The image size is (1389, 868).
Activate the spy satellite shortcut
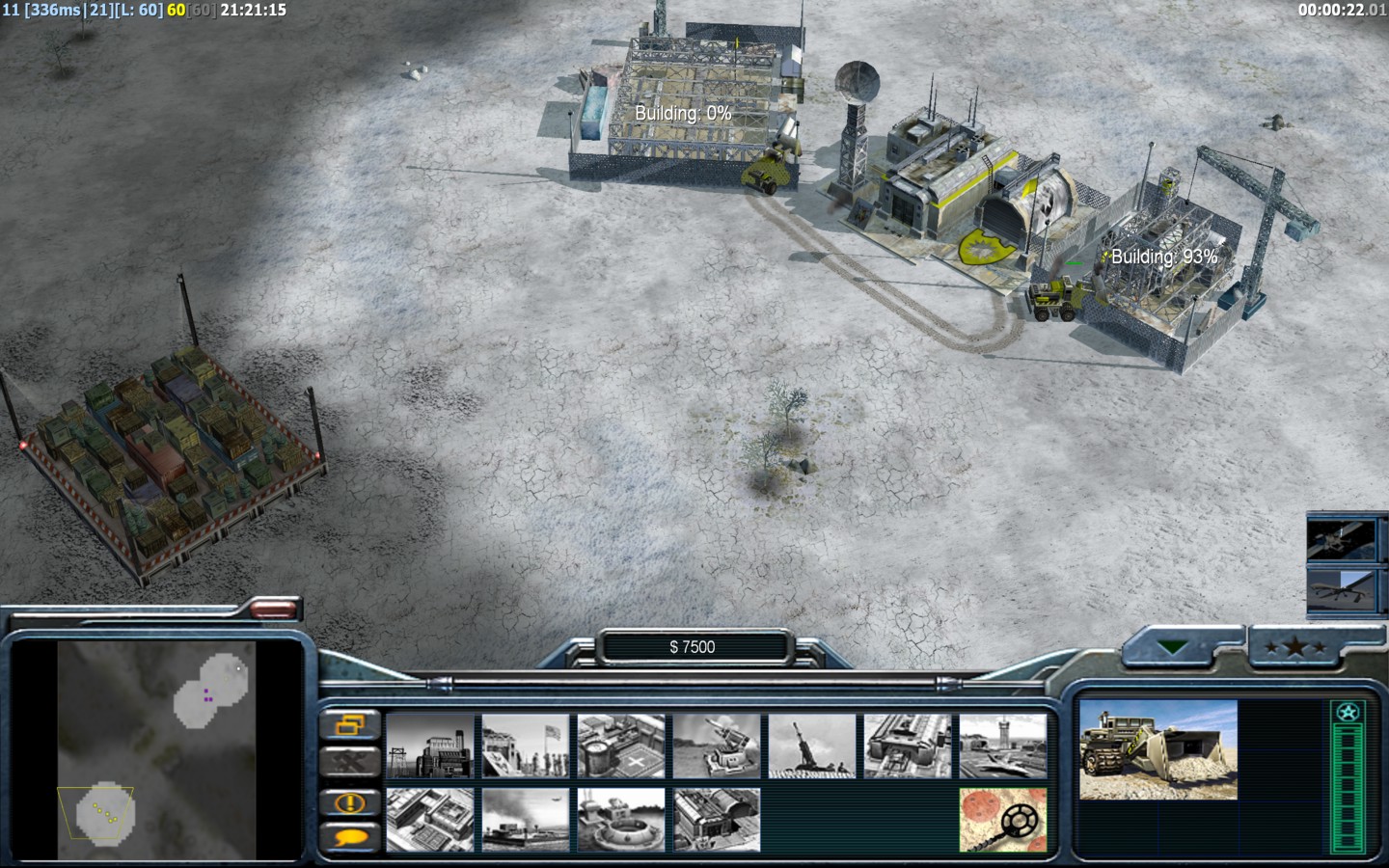click(x=1341, y=538)
